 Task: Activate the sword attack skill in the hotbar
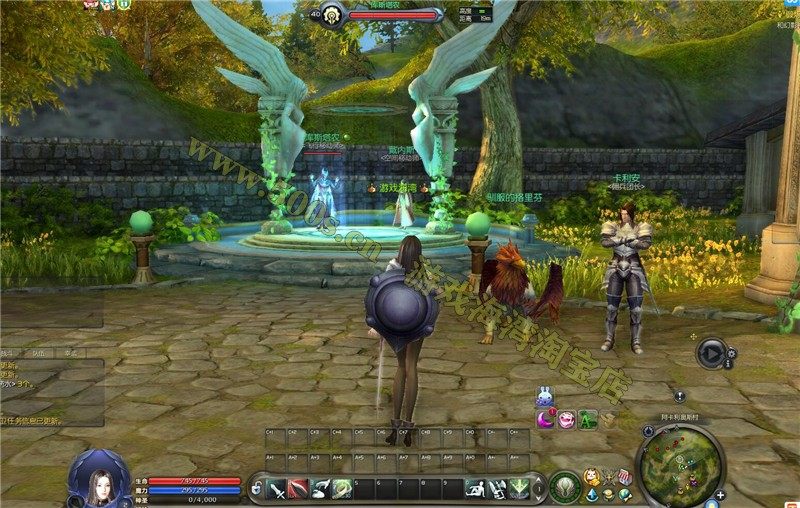277,488
